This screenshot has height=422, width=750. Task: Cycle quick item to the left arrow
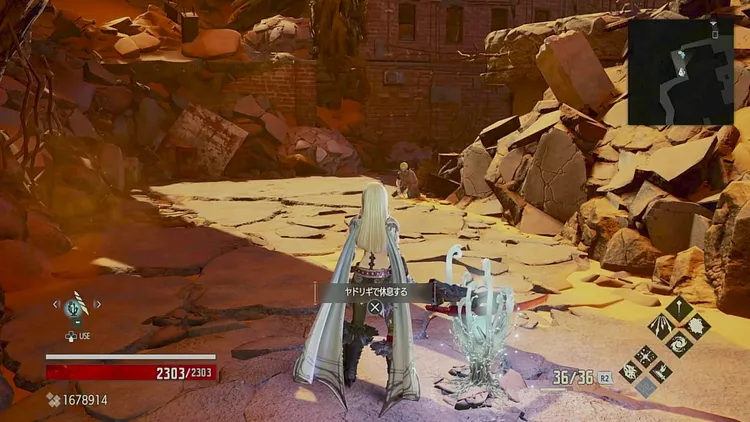[56, 304]
